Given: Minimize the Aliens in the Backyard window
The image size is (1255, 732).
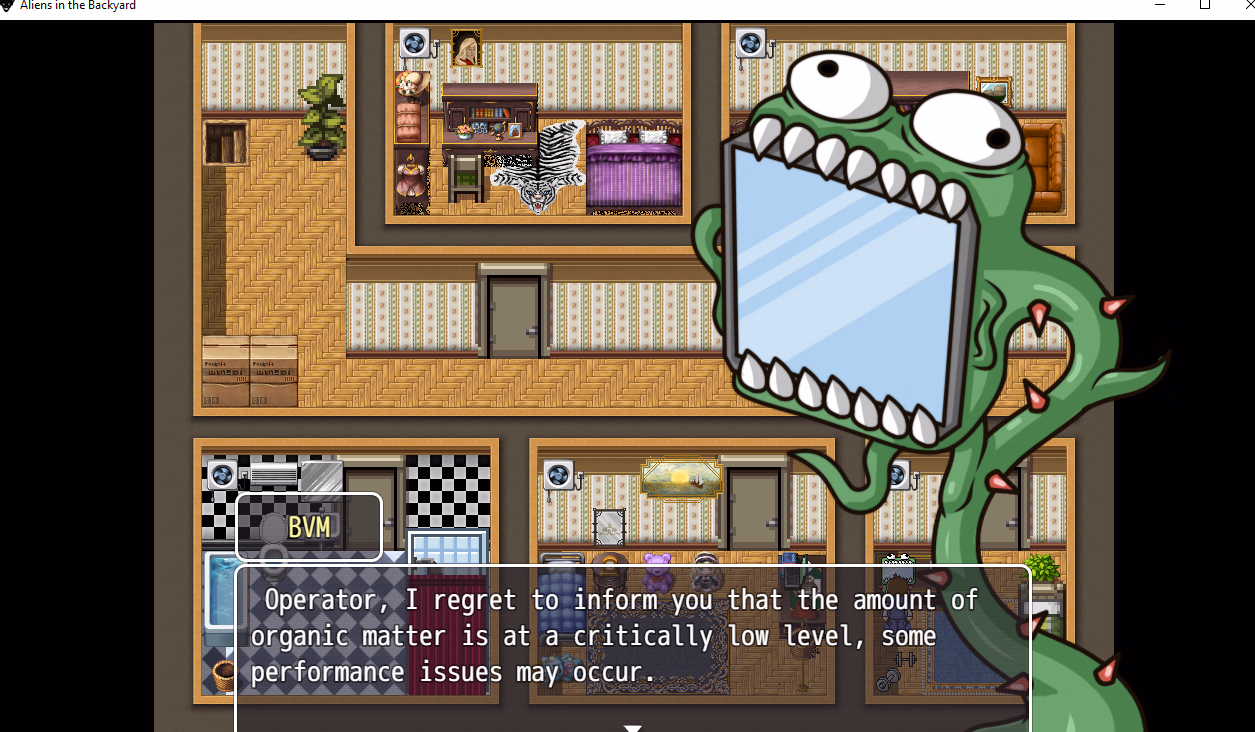Looking at the screenshot, I should pyautogui.click(x=1160, y=5).
